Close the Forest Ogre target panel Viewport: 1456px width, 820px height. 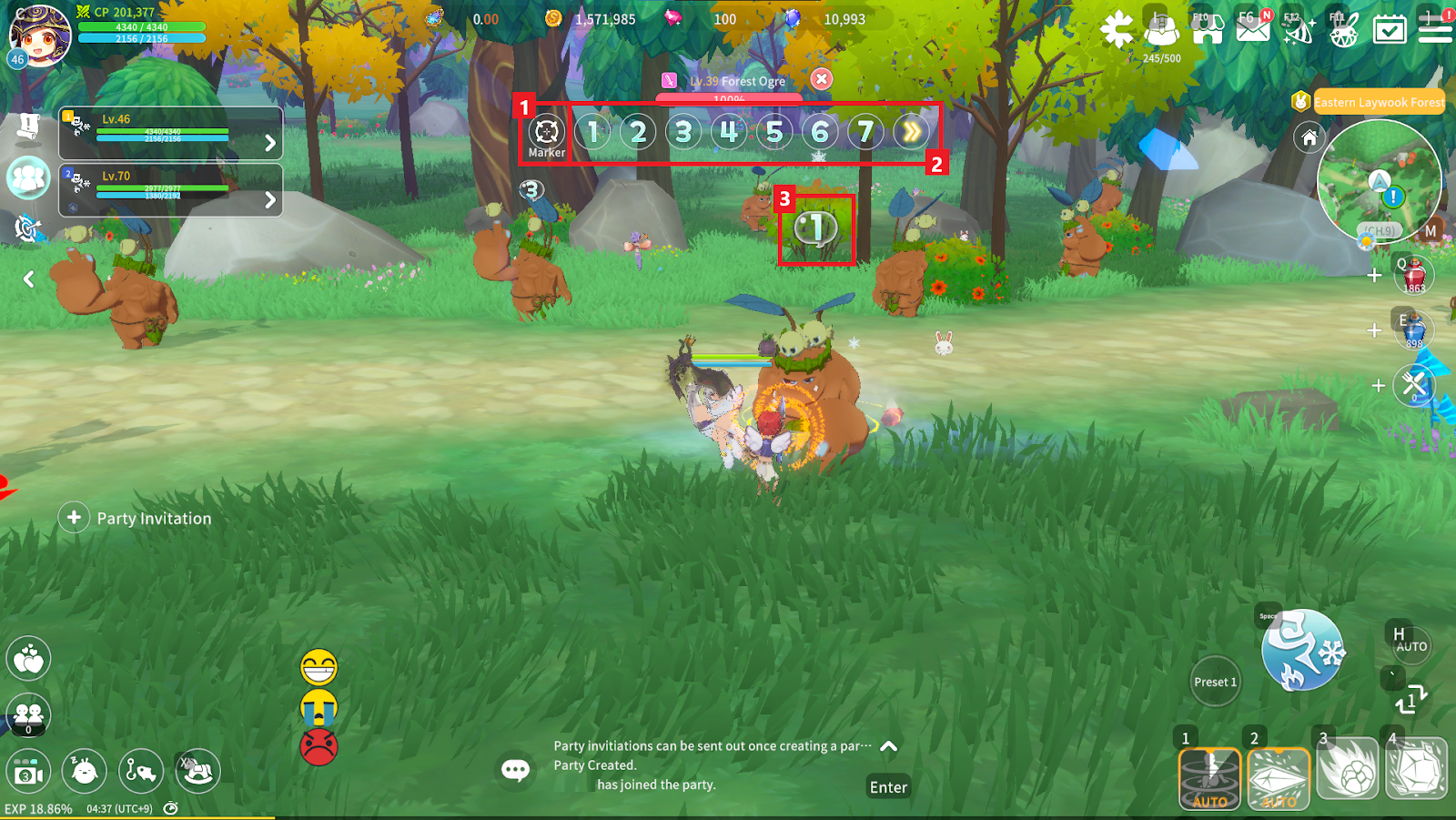[821, 79]
